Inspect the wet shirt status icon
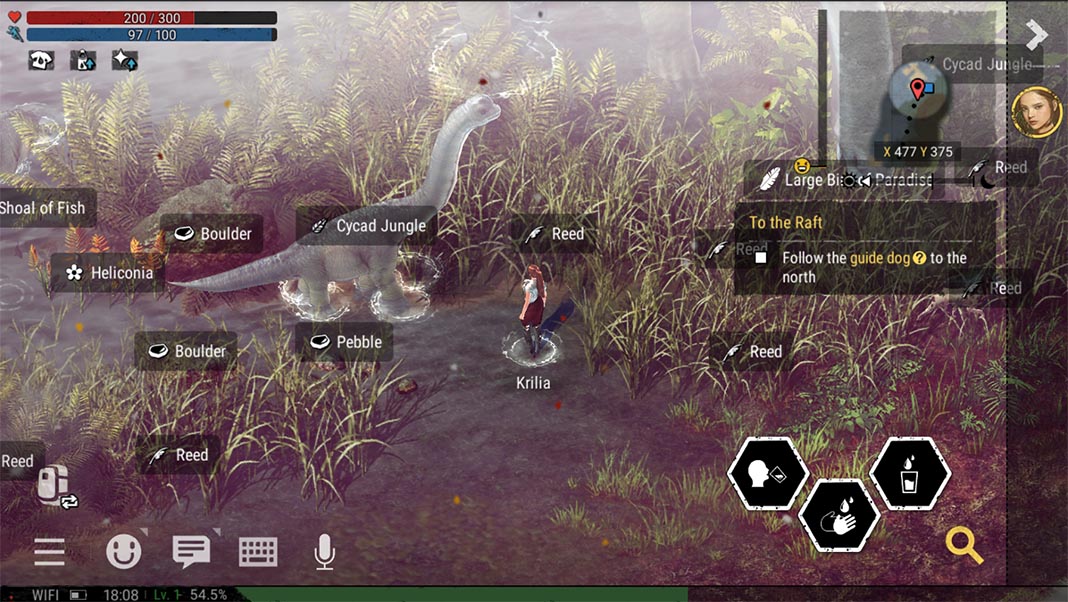Screen dimensions: 1068x602 (83, 61)
